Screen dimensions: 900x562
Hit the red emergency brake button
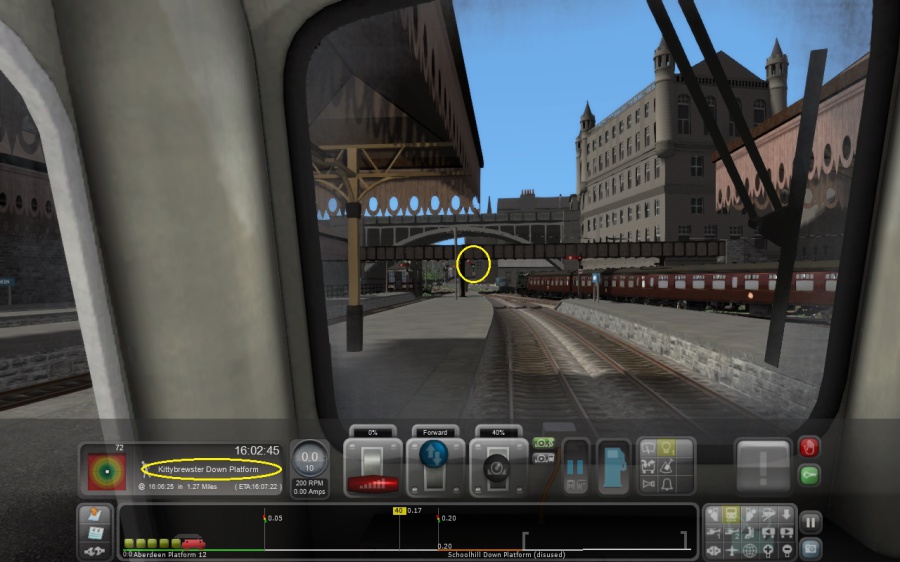[x=809, y=448]
